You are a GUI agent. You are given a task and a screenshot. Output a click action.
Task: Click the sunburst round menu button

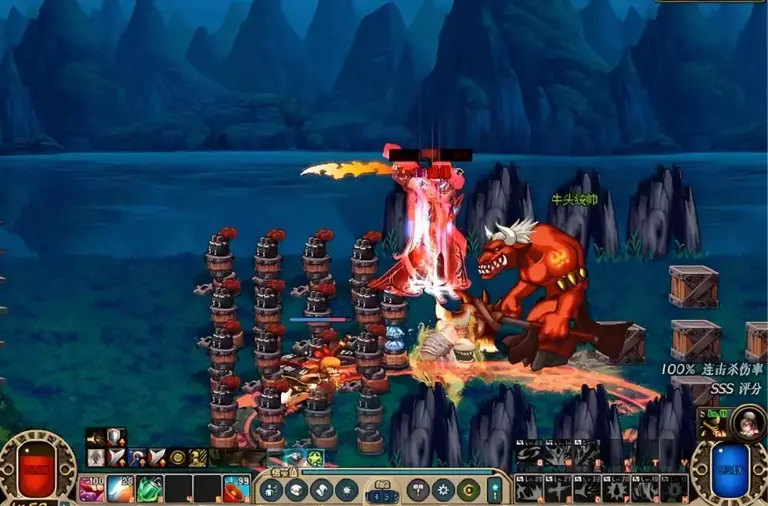347,490
